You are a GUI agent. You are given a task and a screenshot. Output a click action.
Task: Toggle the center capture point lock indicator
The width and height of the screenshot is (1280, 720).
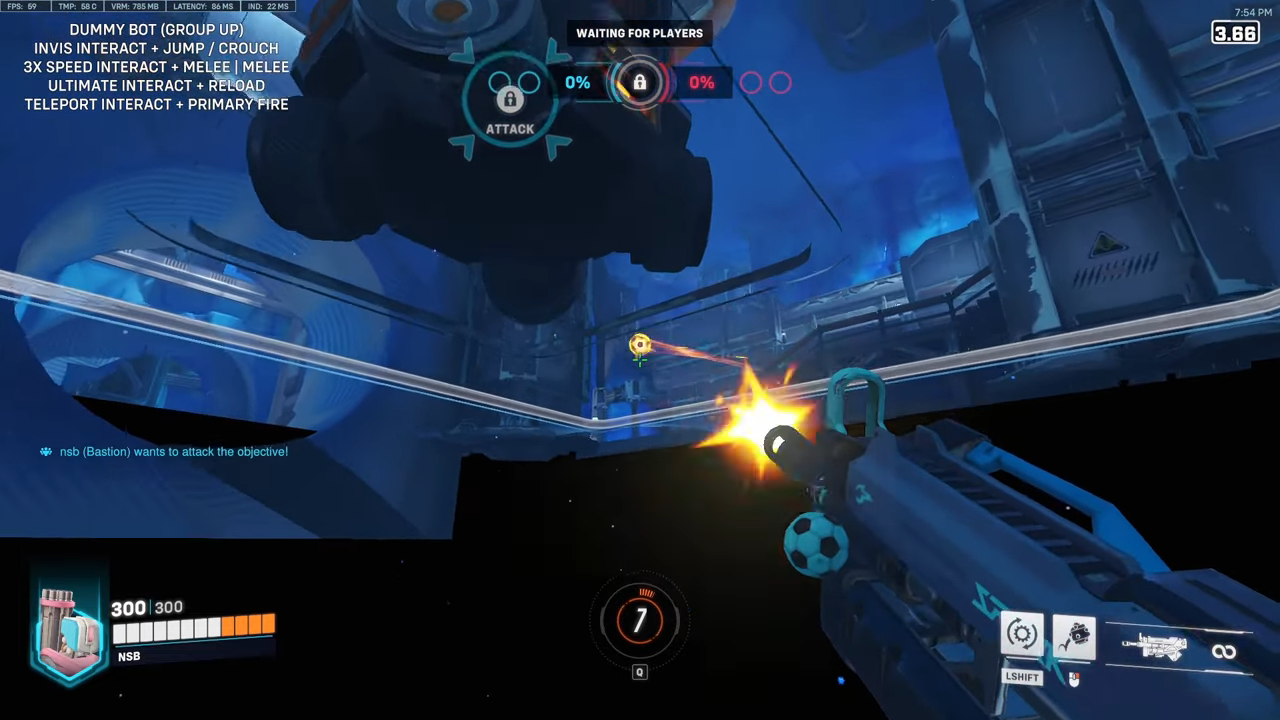pyautogui.click(x=639, y=82)
